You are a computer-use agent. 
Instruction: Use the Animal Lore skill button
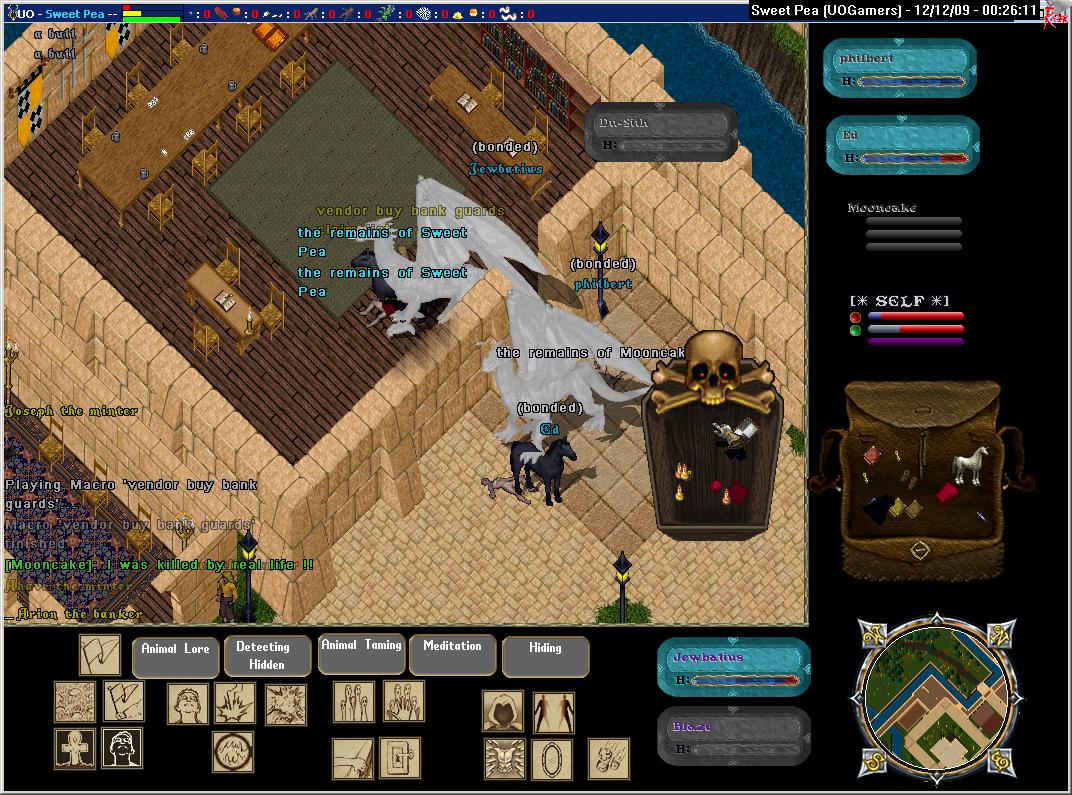pos(175,656)
